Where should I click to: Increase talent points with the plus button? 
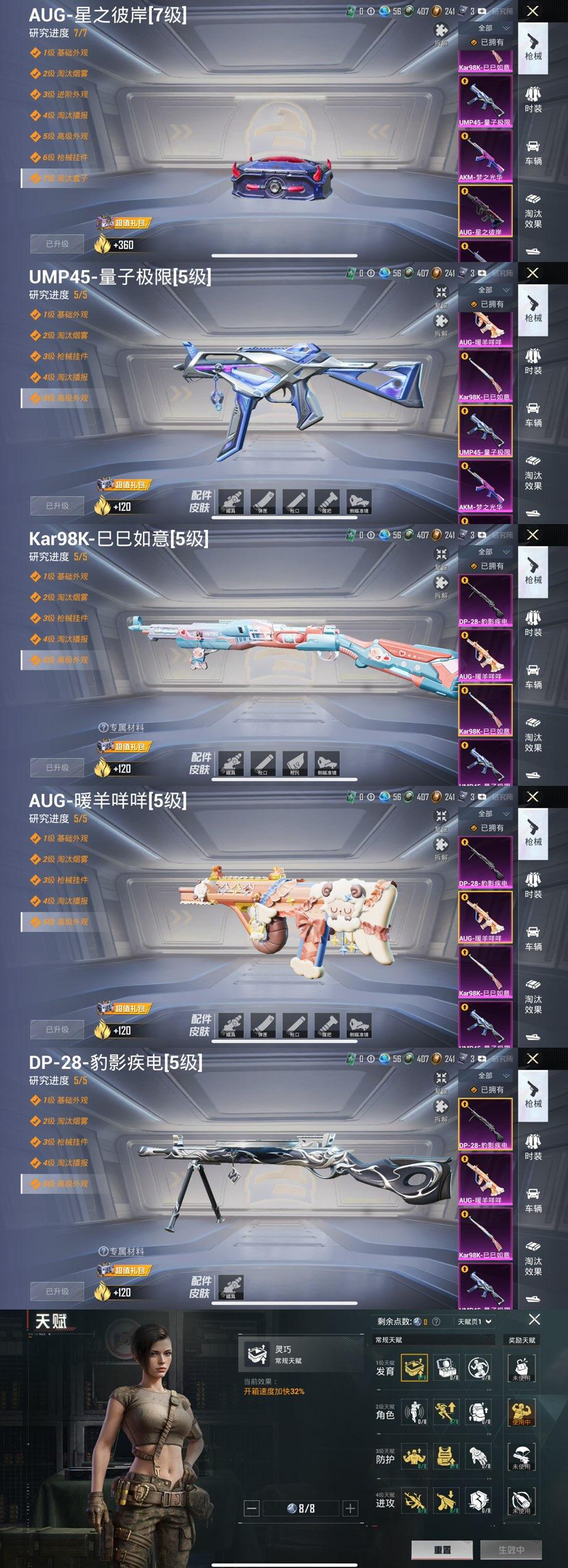(350, 1508)
